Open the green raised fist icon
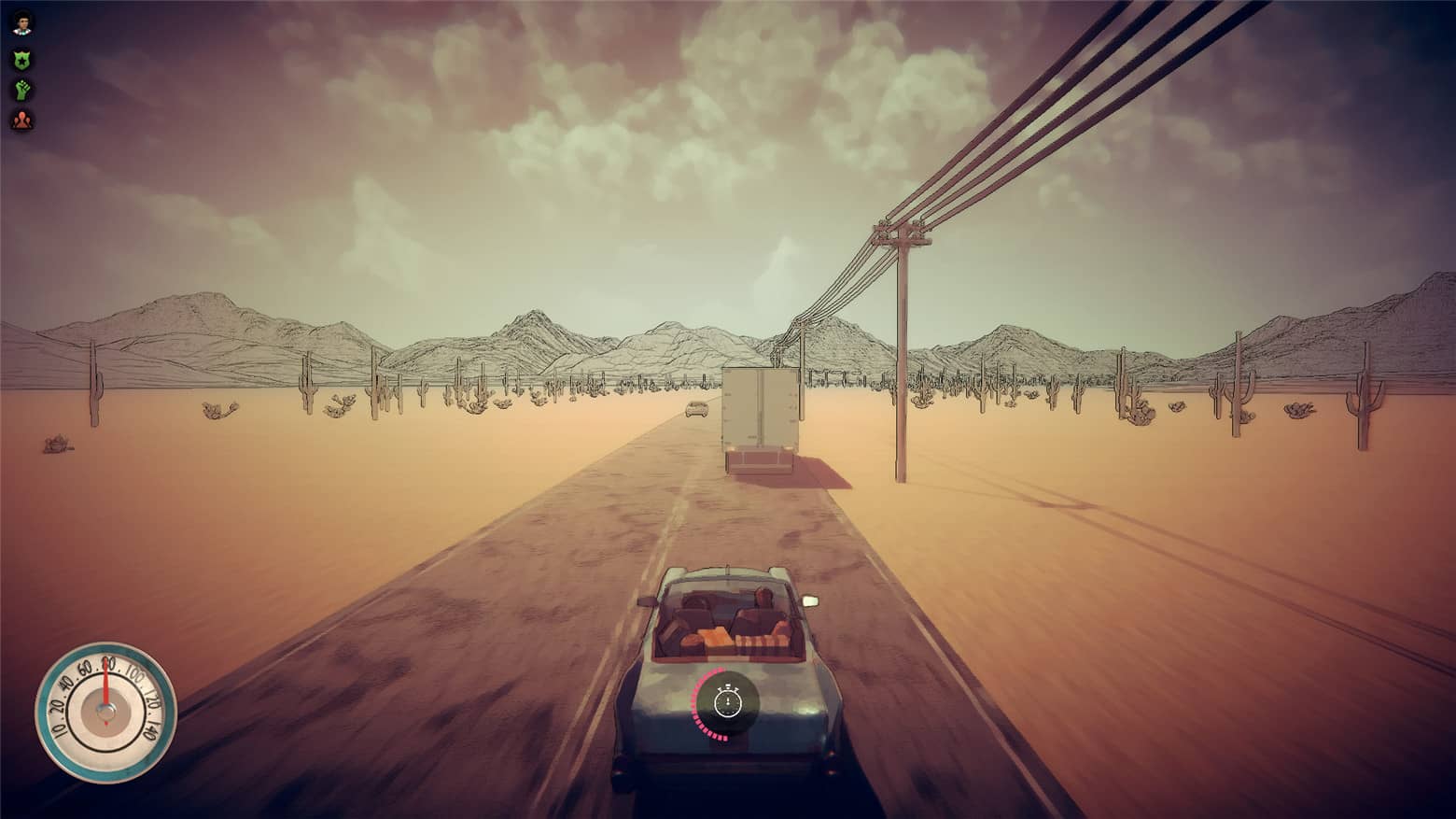The height and width of the screenshot is (819, 1456). pyautogui.click(x=22, y=90)
